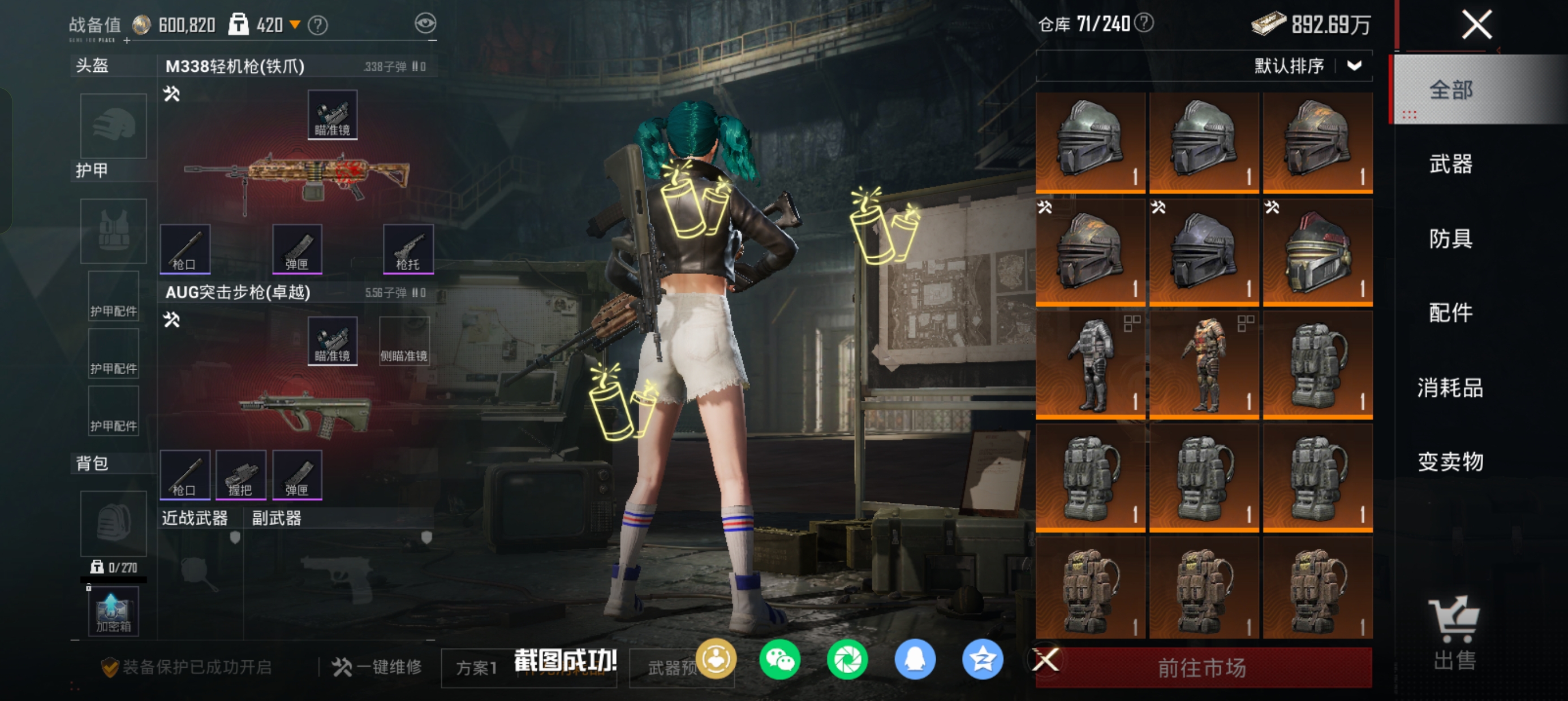
Task: Select the 防具 armor category
Action: click(x=1450, y=239)
